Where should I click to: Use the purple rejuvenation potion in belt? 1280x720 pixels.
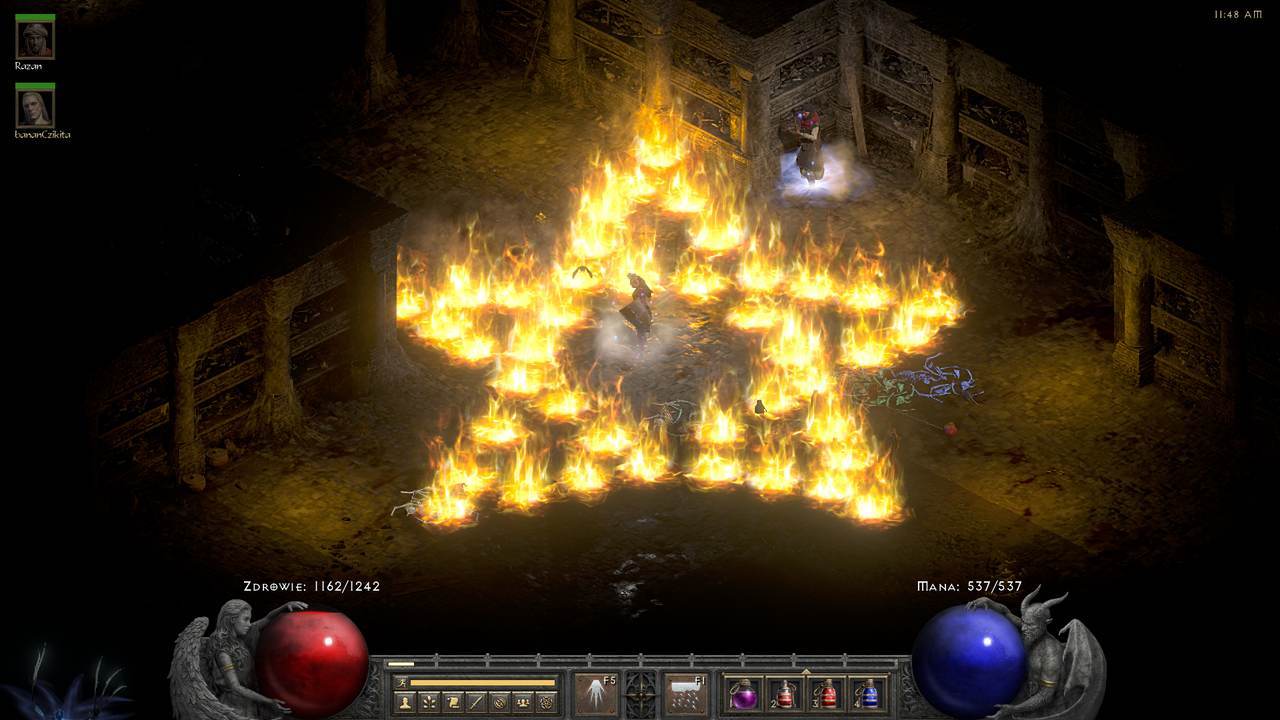743,694
